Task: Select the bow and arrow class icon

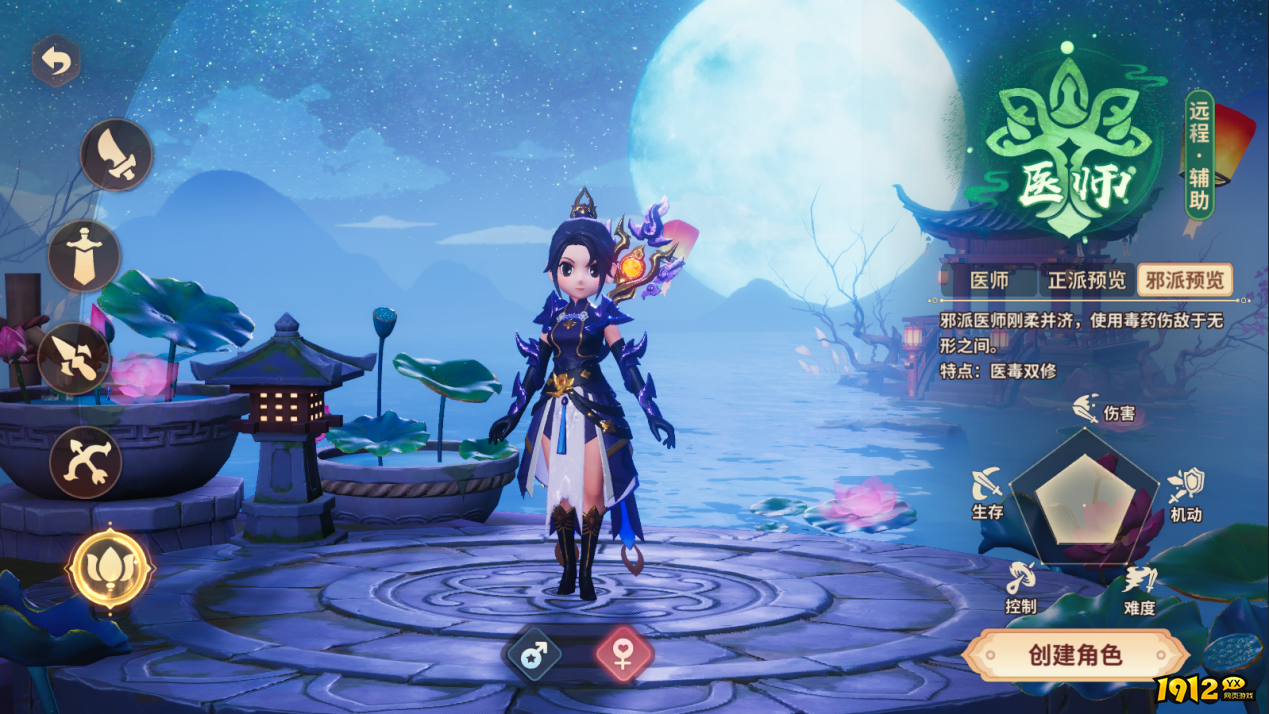Action: click(85, 462)
